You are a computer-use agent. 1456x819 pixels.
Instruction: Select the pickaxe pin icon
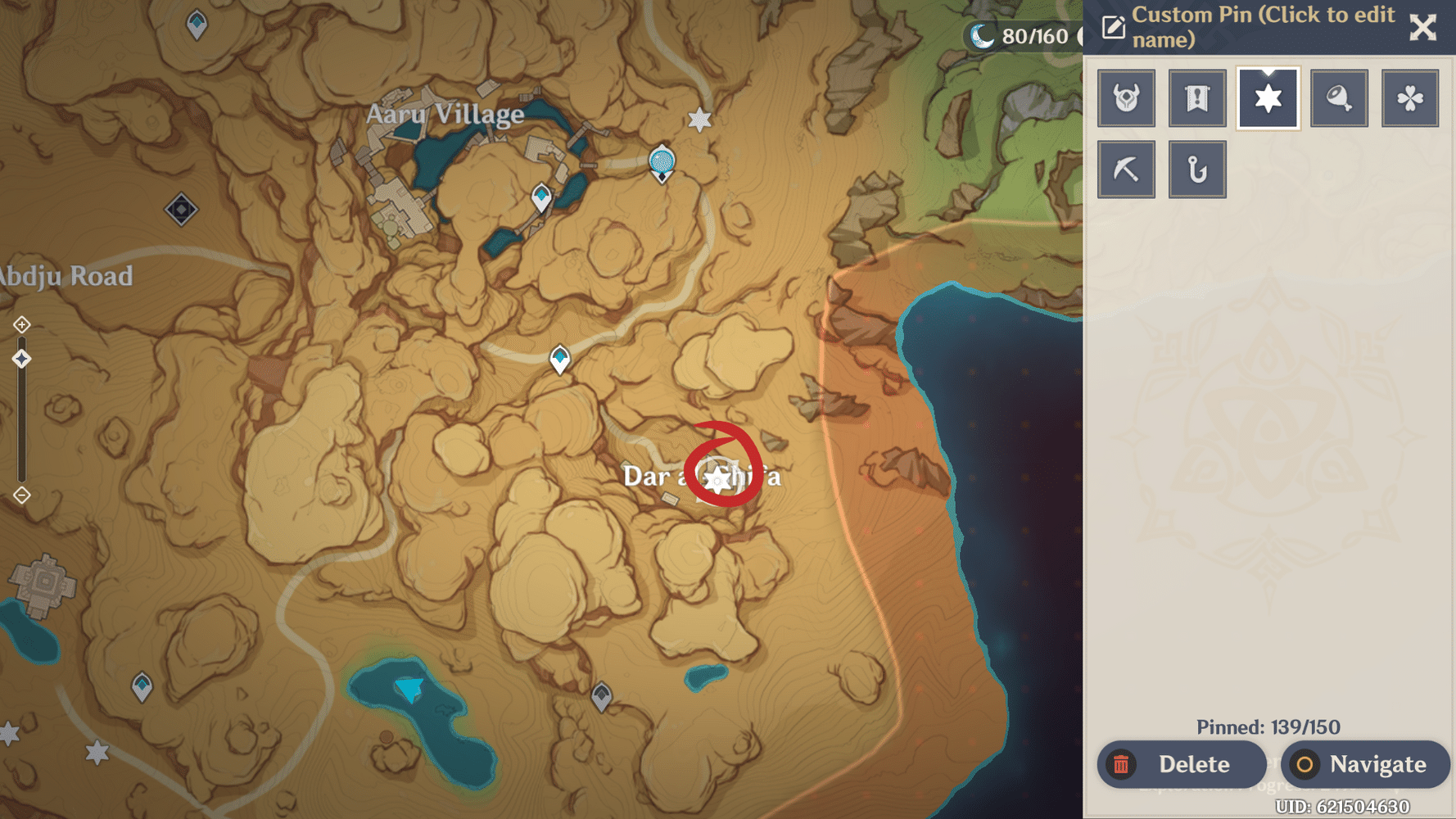pos(1126,170)
